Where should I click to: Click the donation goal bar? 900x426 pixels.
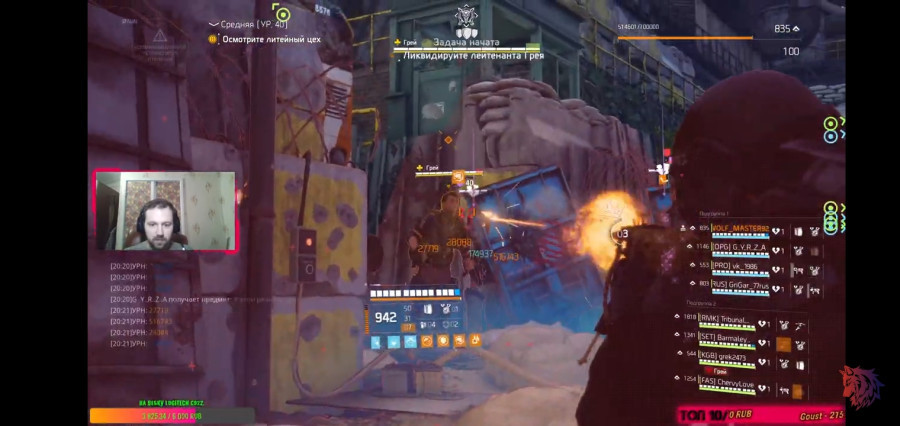[x=172, y=416]
